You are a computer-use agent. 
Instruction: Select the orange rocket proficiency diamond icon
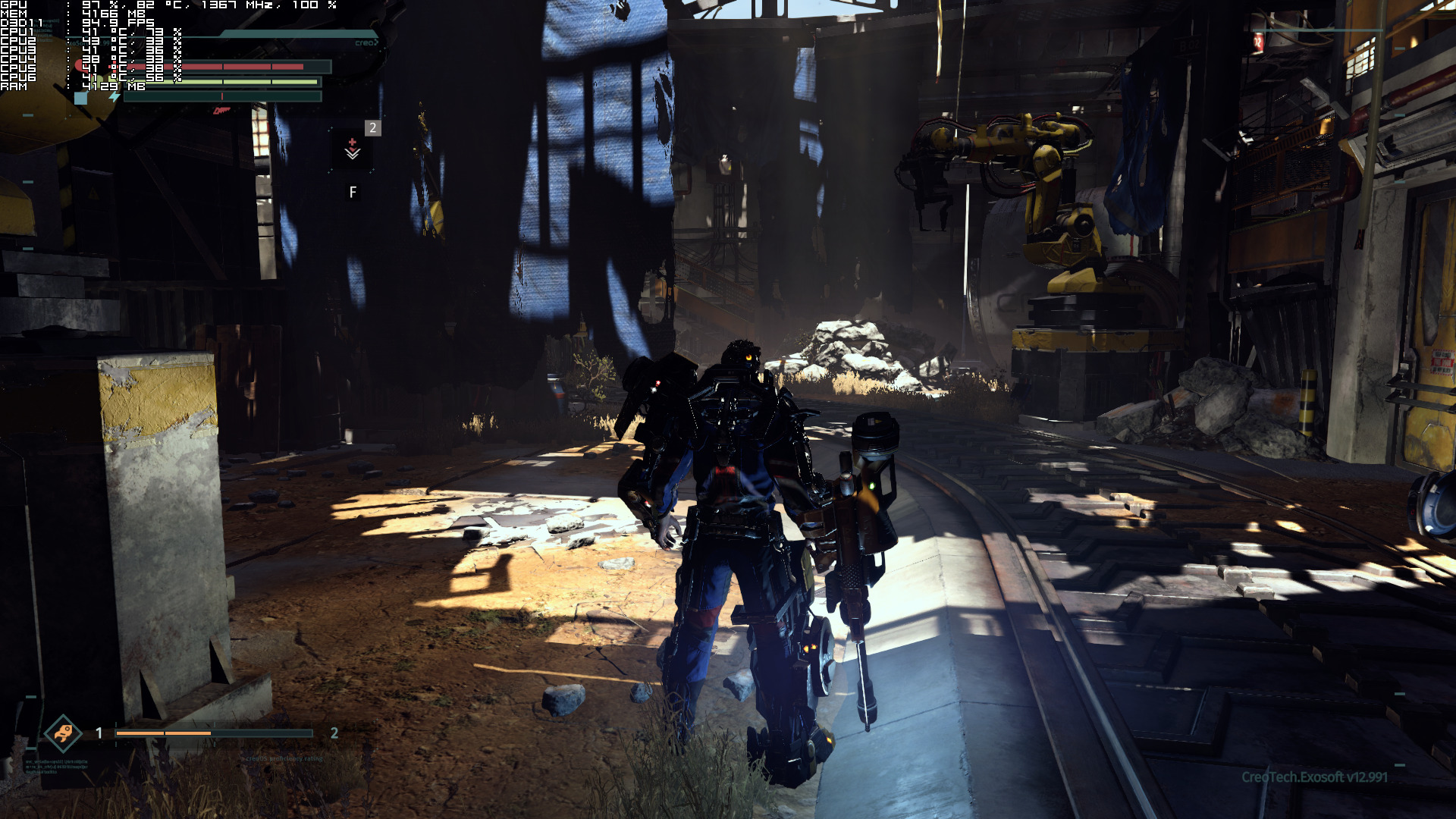pos(63,733)
